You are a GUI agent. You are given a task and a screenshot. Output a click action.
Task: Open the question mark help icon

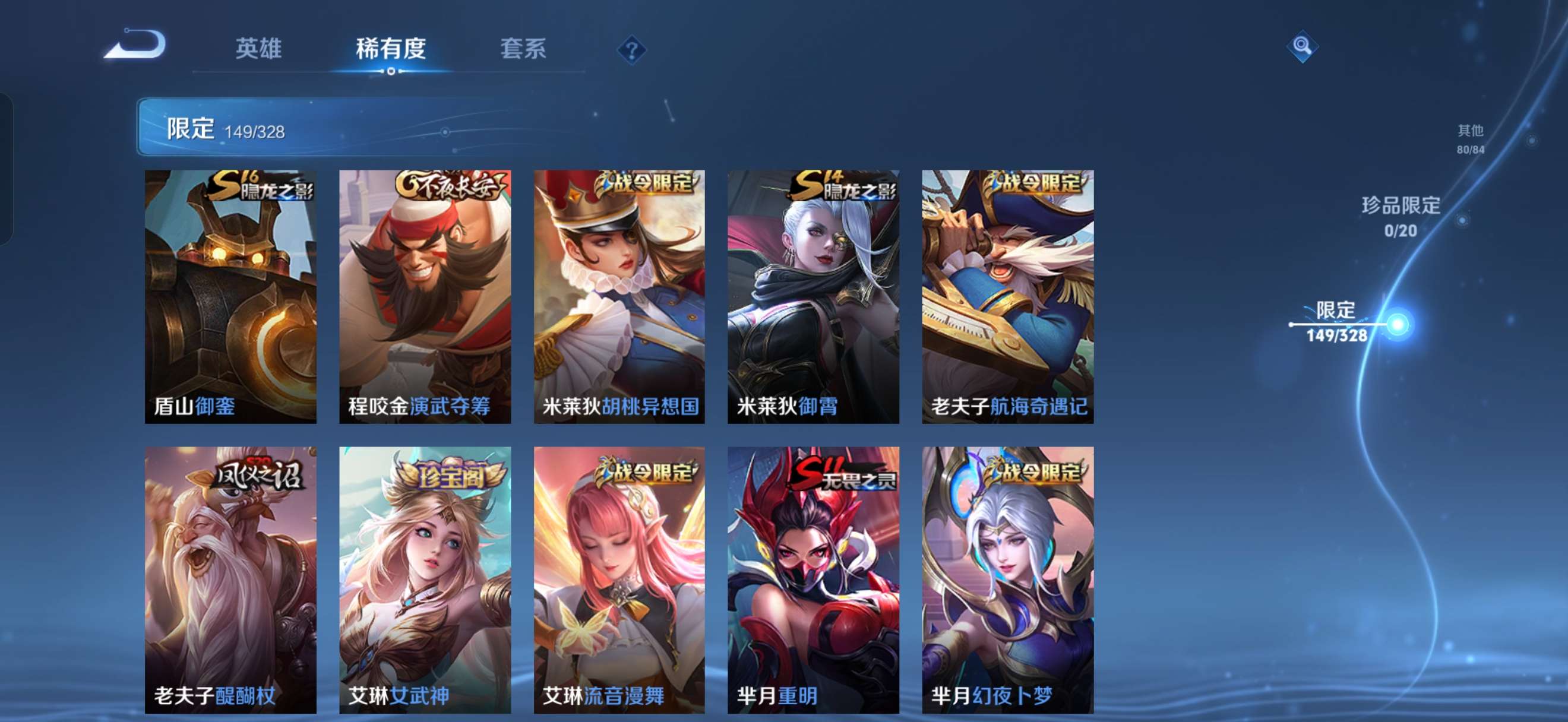click(x=631, y=50)
